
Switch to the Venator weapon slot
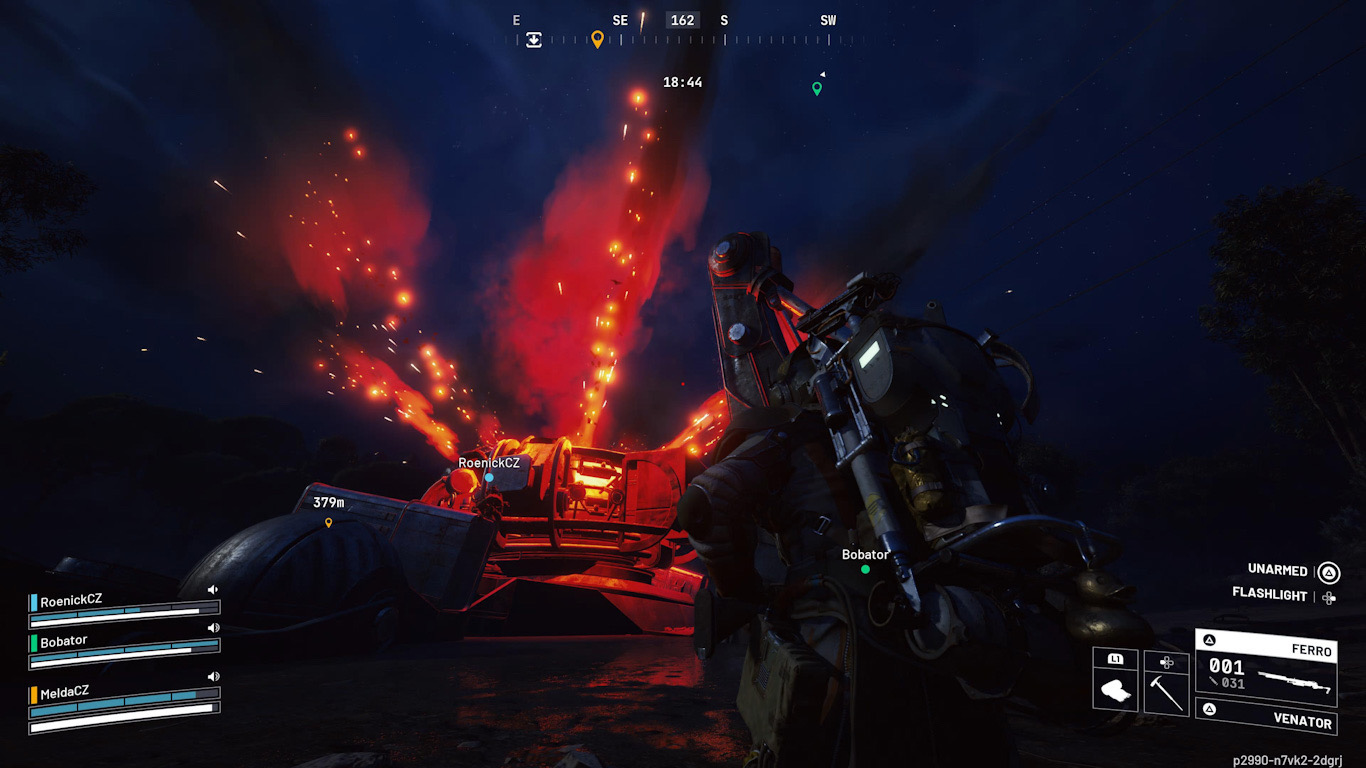click(1266, 718)
